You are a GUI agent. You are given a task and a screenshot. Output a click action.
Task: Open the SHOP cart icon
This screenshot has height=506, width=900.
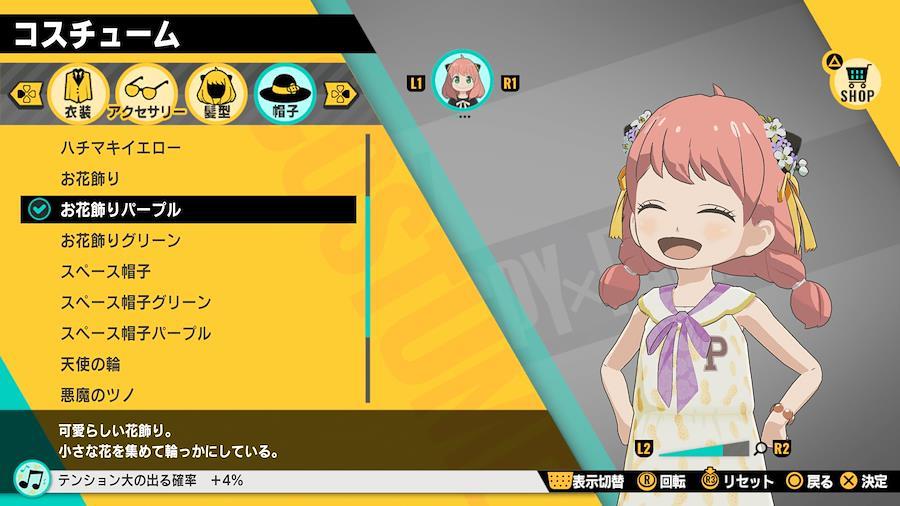pos(856,80)
